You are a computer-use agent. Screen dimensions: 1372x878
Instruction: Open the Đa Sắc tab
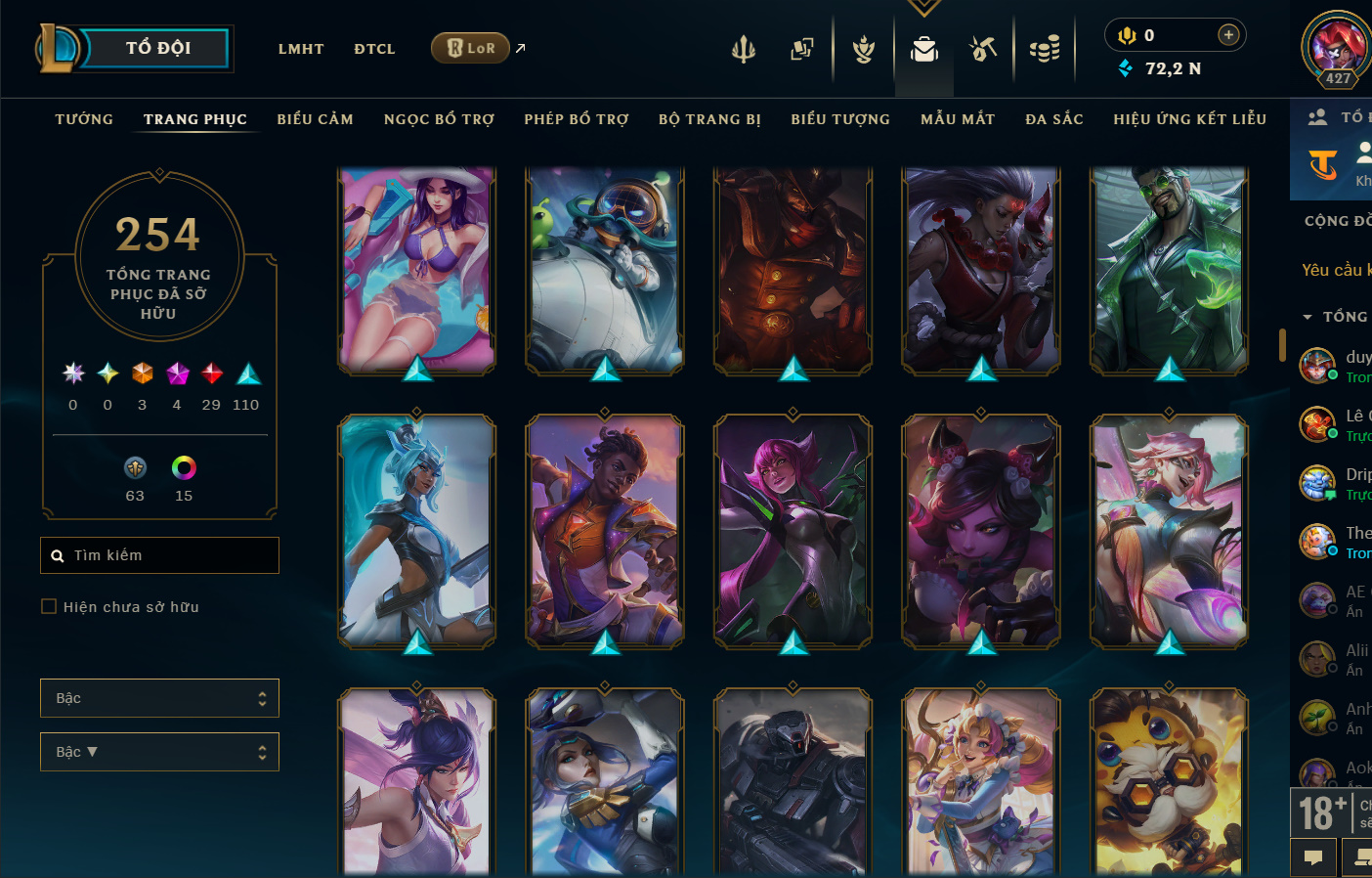[x=1054, y=119]
